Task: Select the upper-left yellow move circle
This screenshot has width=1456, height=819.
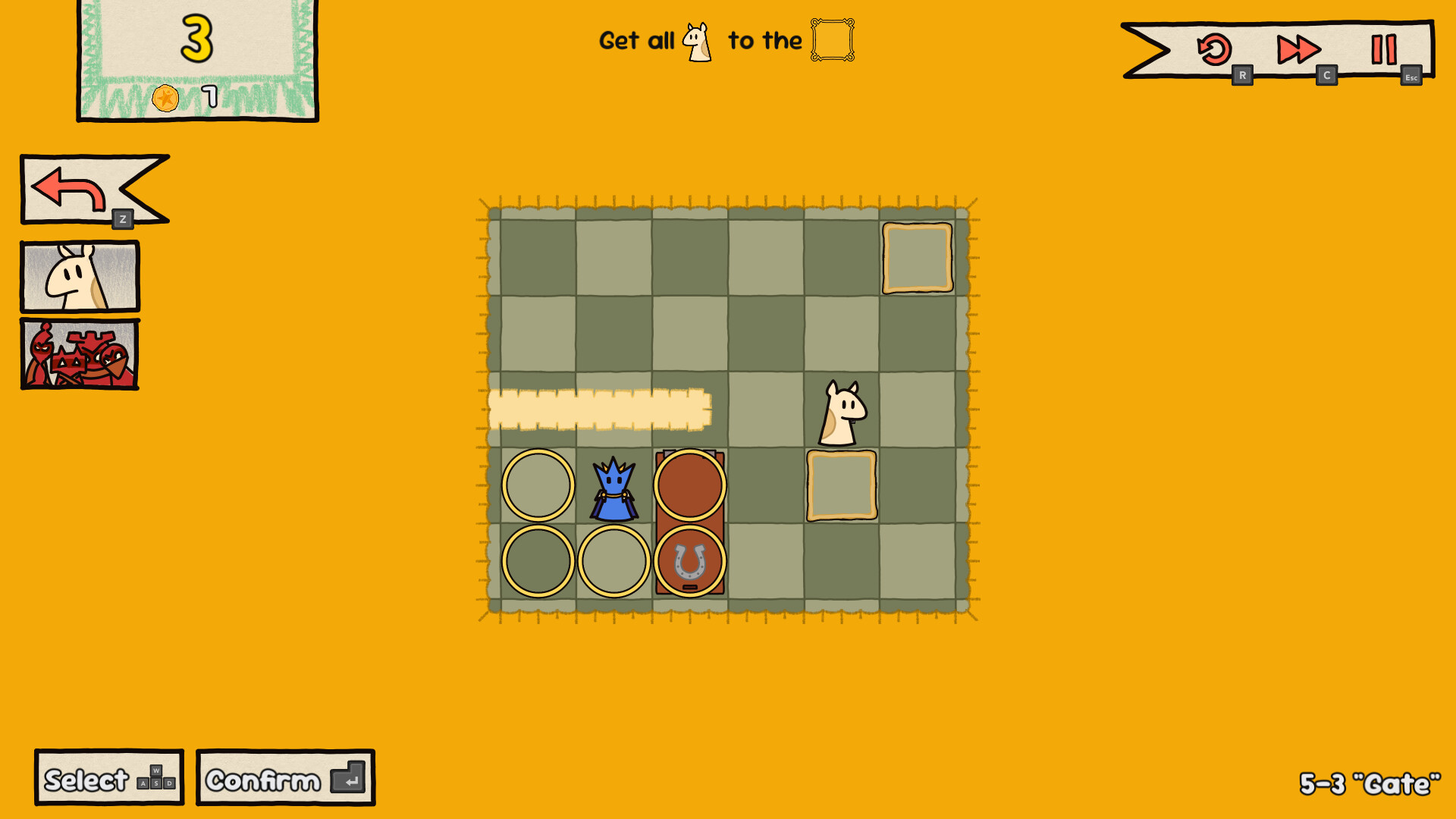Action: click(538, 485)
